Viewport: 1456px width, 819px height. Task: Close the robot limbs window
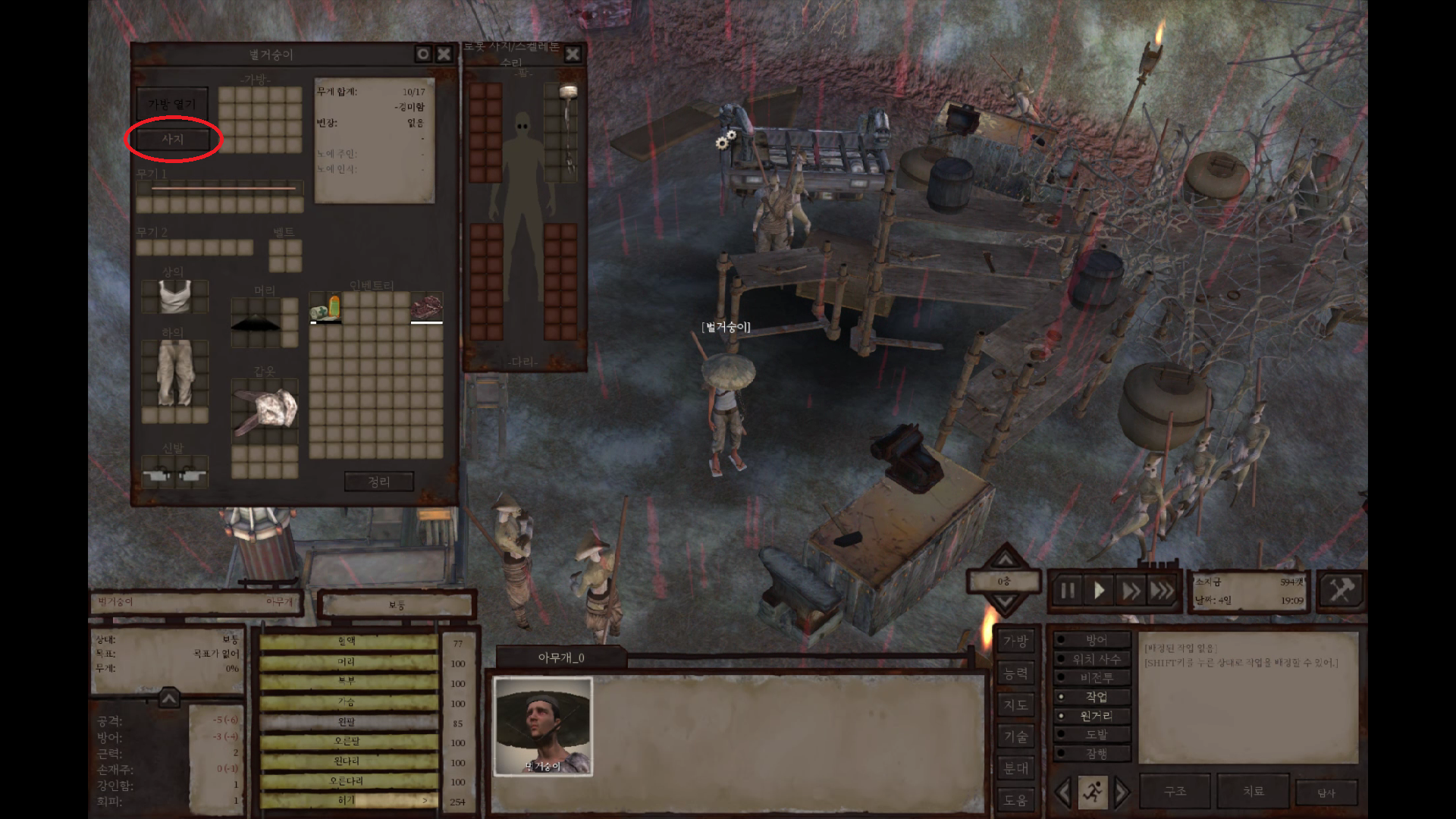point(573,54)
